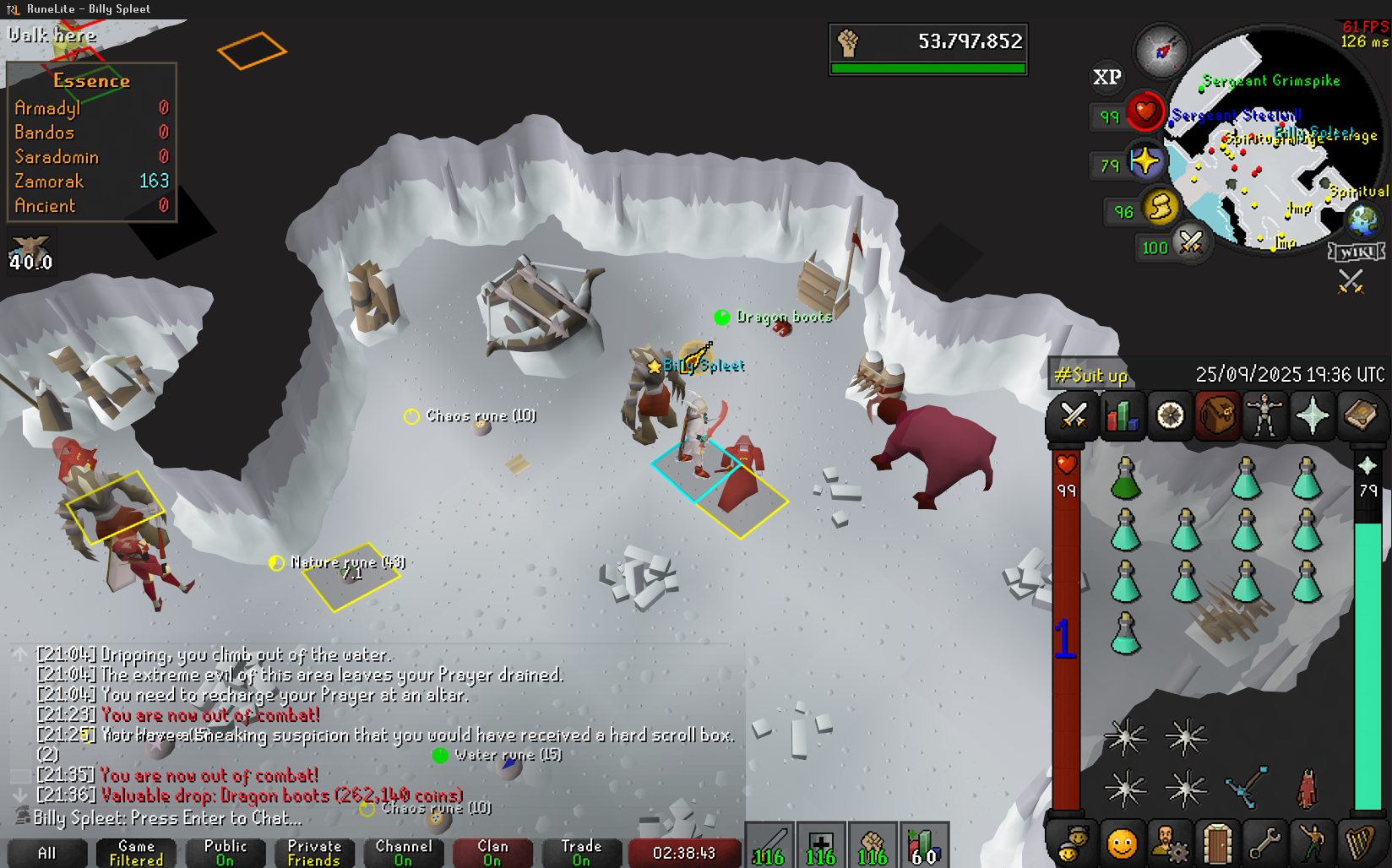Show the Worn Equipment tab
1392x868 pixels.
click(x=1264, y=415)
